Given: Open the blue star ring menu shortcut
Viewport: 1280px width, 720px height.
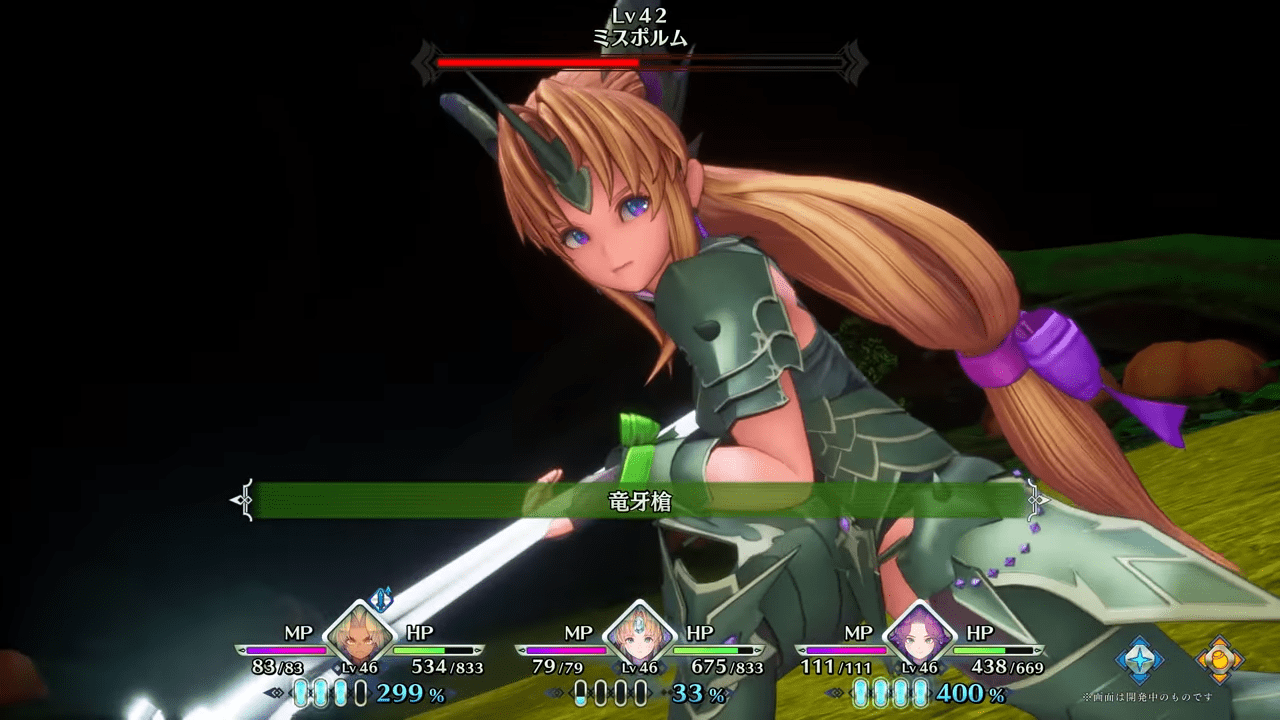Looking at the screenshot, I should tap(1140, 659).
